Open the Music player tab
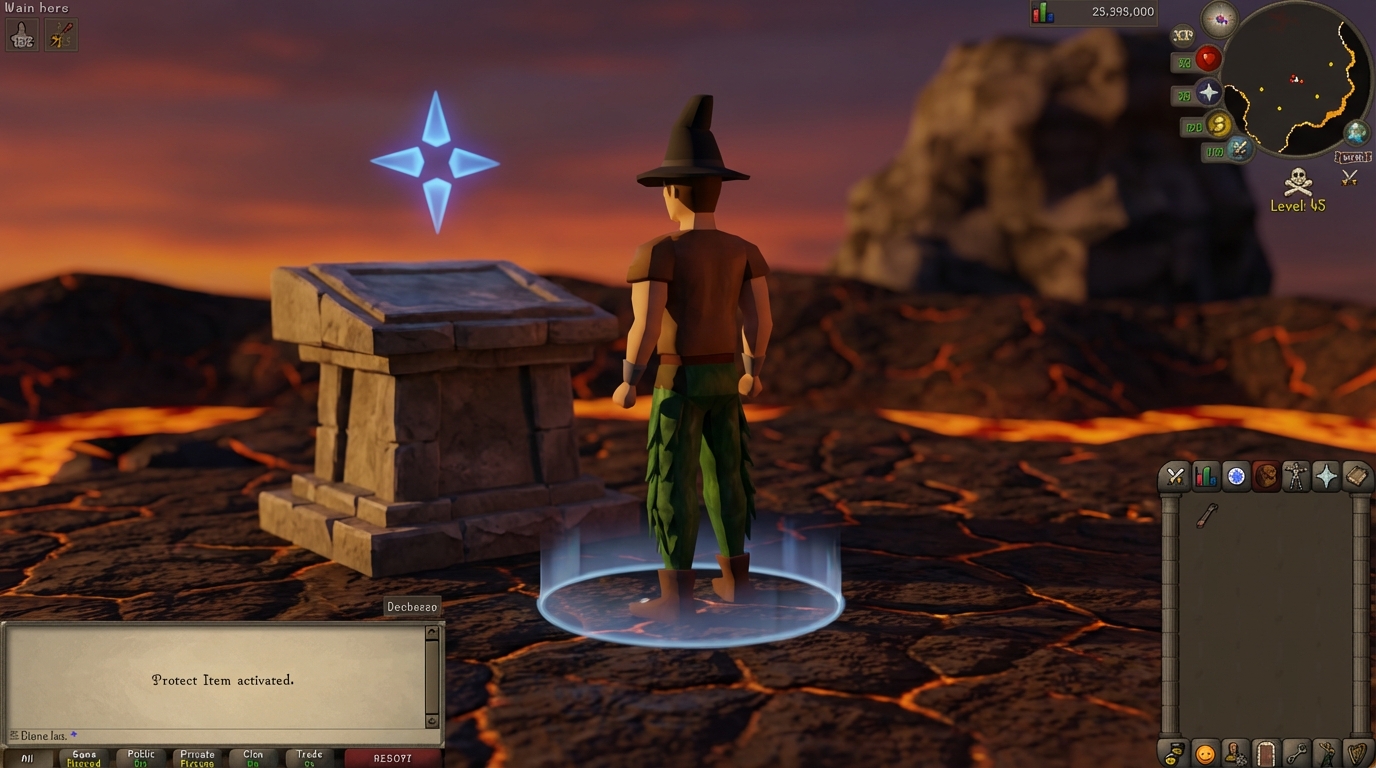This screenshot has height=768, width=1376. [x=1358, y=755]
